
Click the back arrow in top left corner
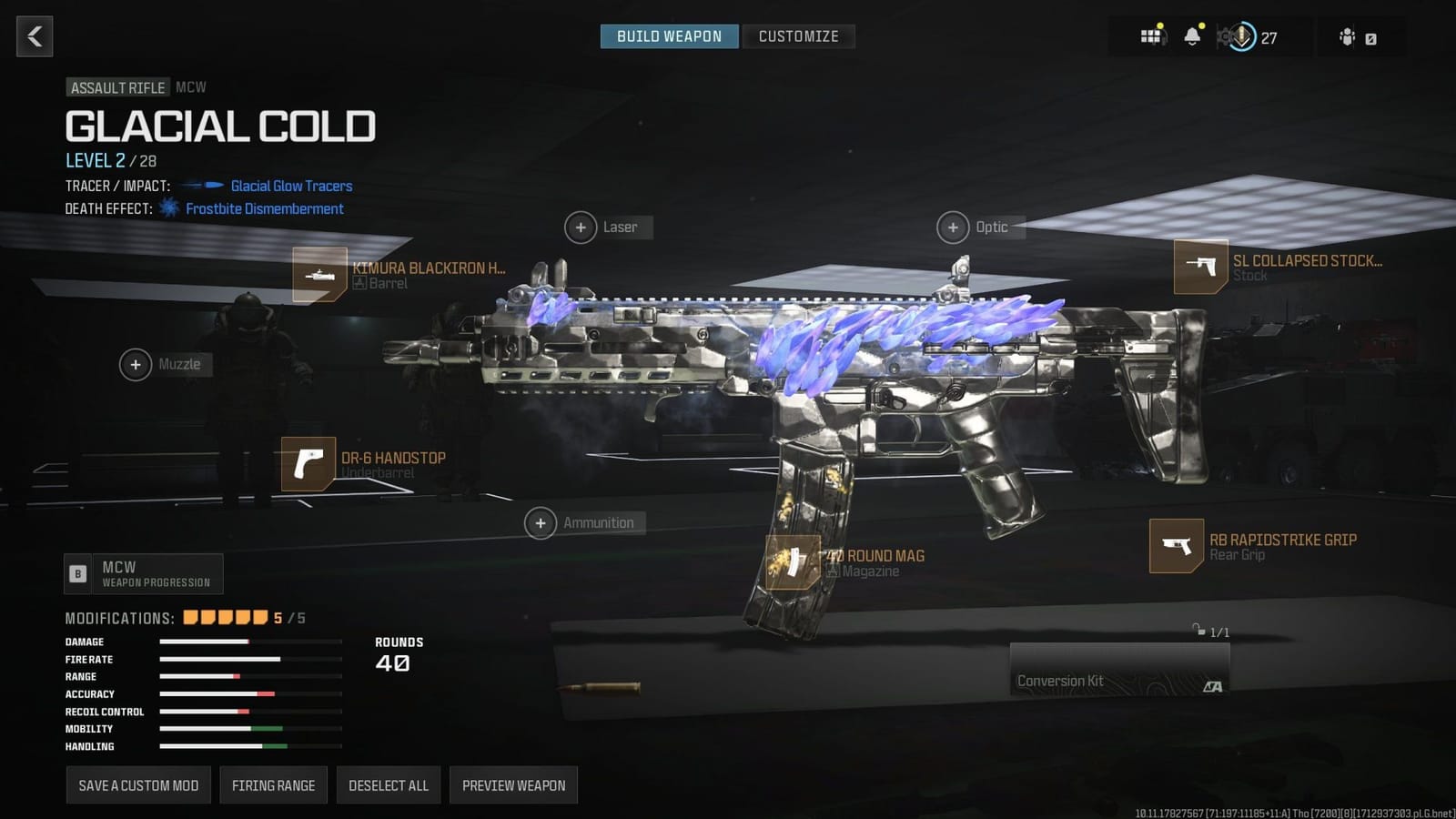34,36
